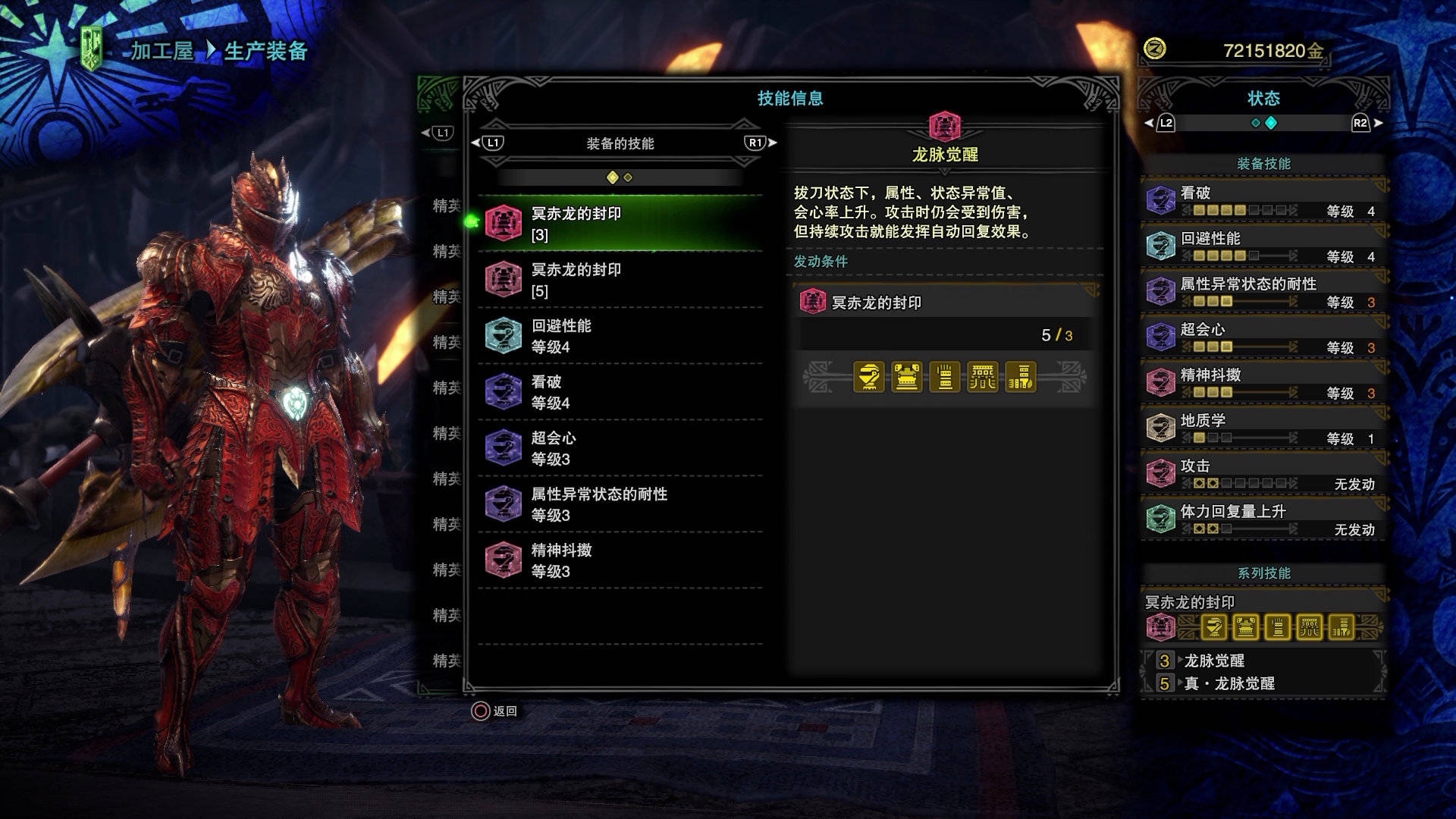This screenshot has height=819, width=1456.
Task: Open the 看破 row in the status panel
Action: (1263, 201)
